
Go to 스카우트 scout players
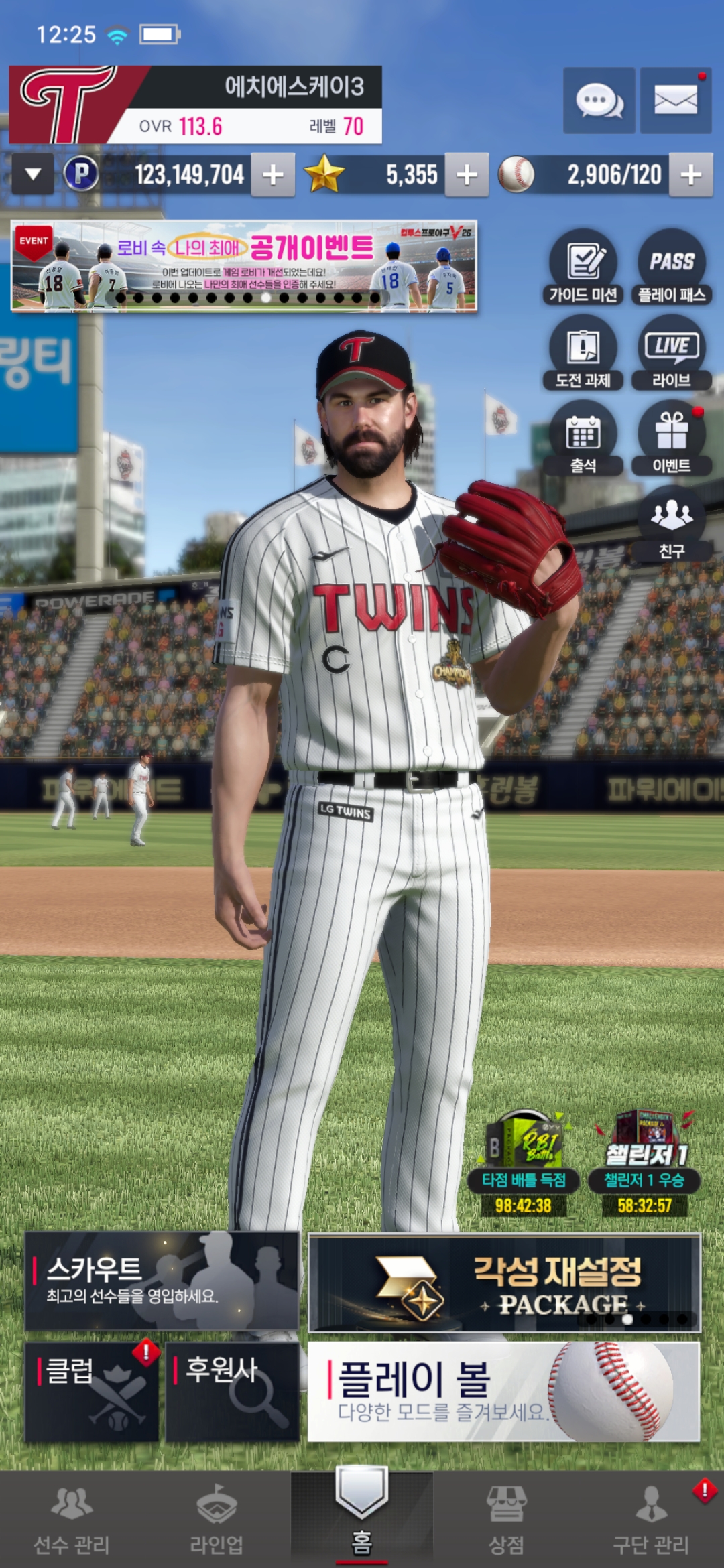tap(162, 1281)
